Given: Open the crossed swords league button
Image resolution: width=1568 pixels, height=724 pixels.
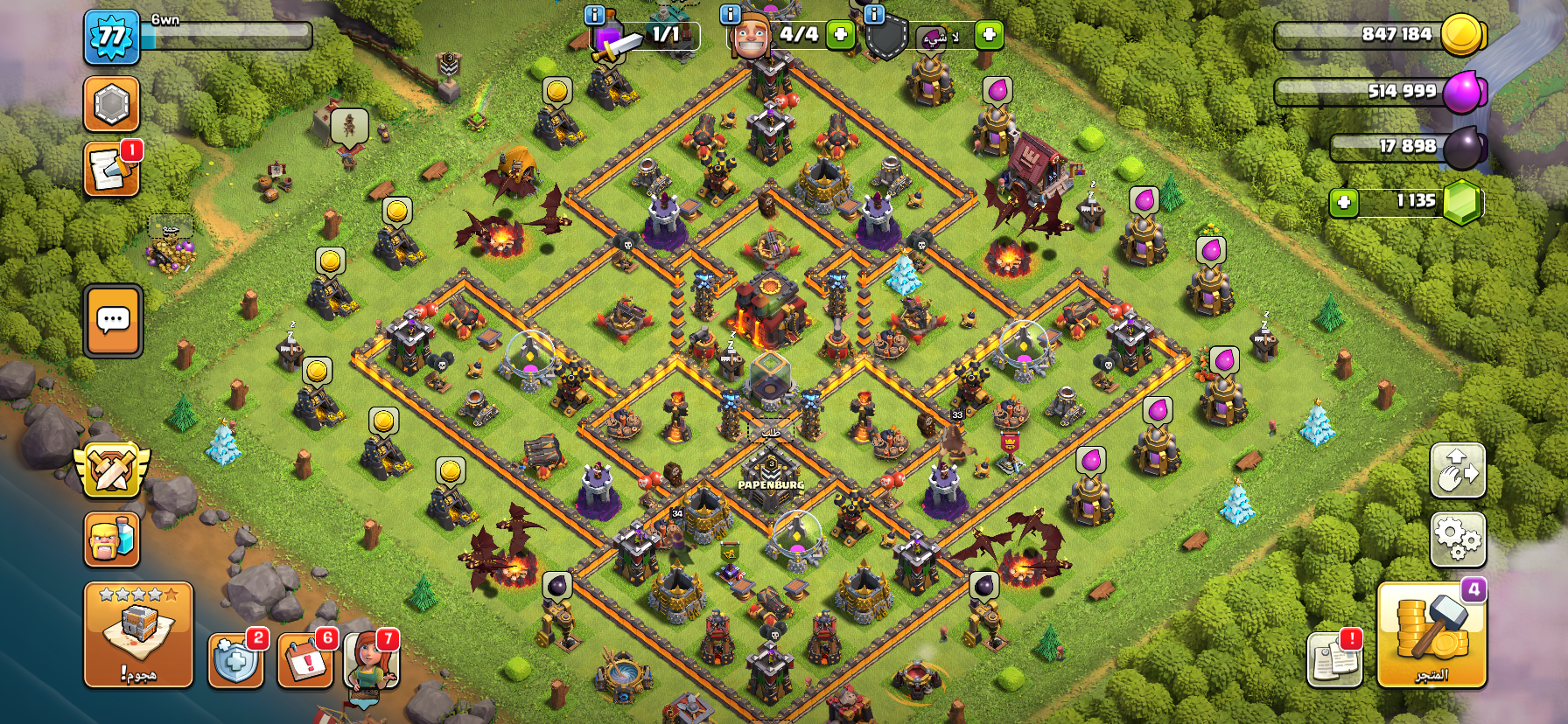Looking at the screenshot, I should pos(111,469).
